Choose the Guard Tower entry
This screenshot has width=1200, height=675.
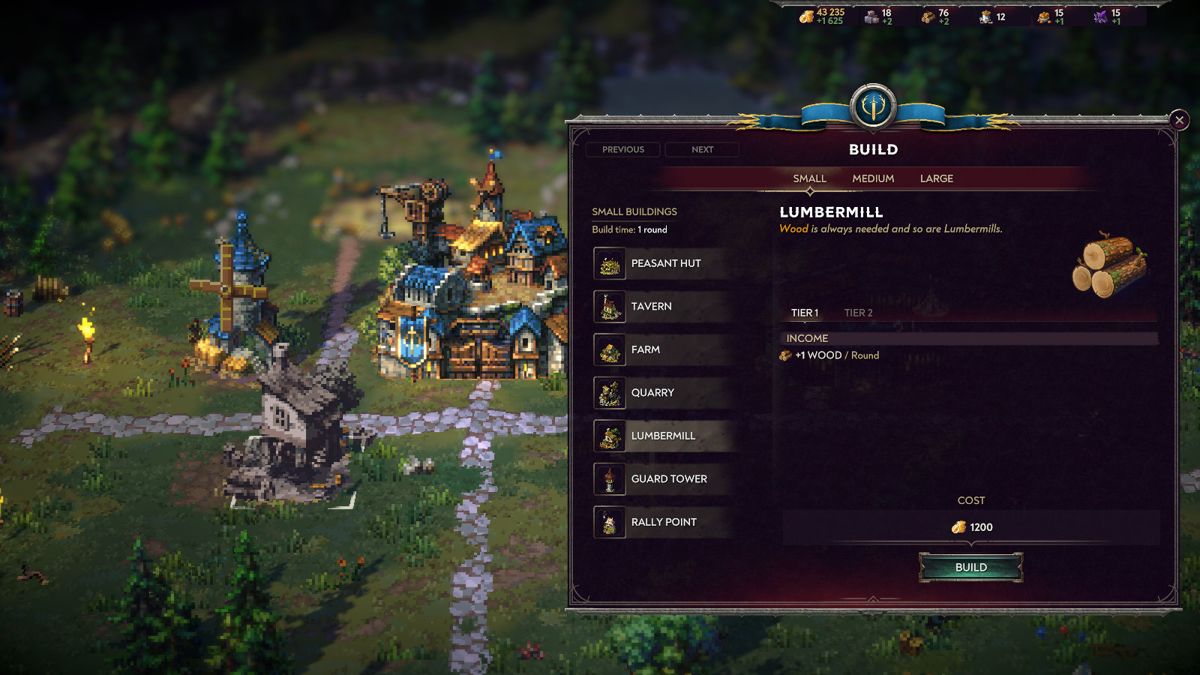661,479
